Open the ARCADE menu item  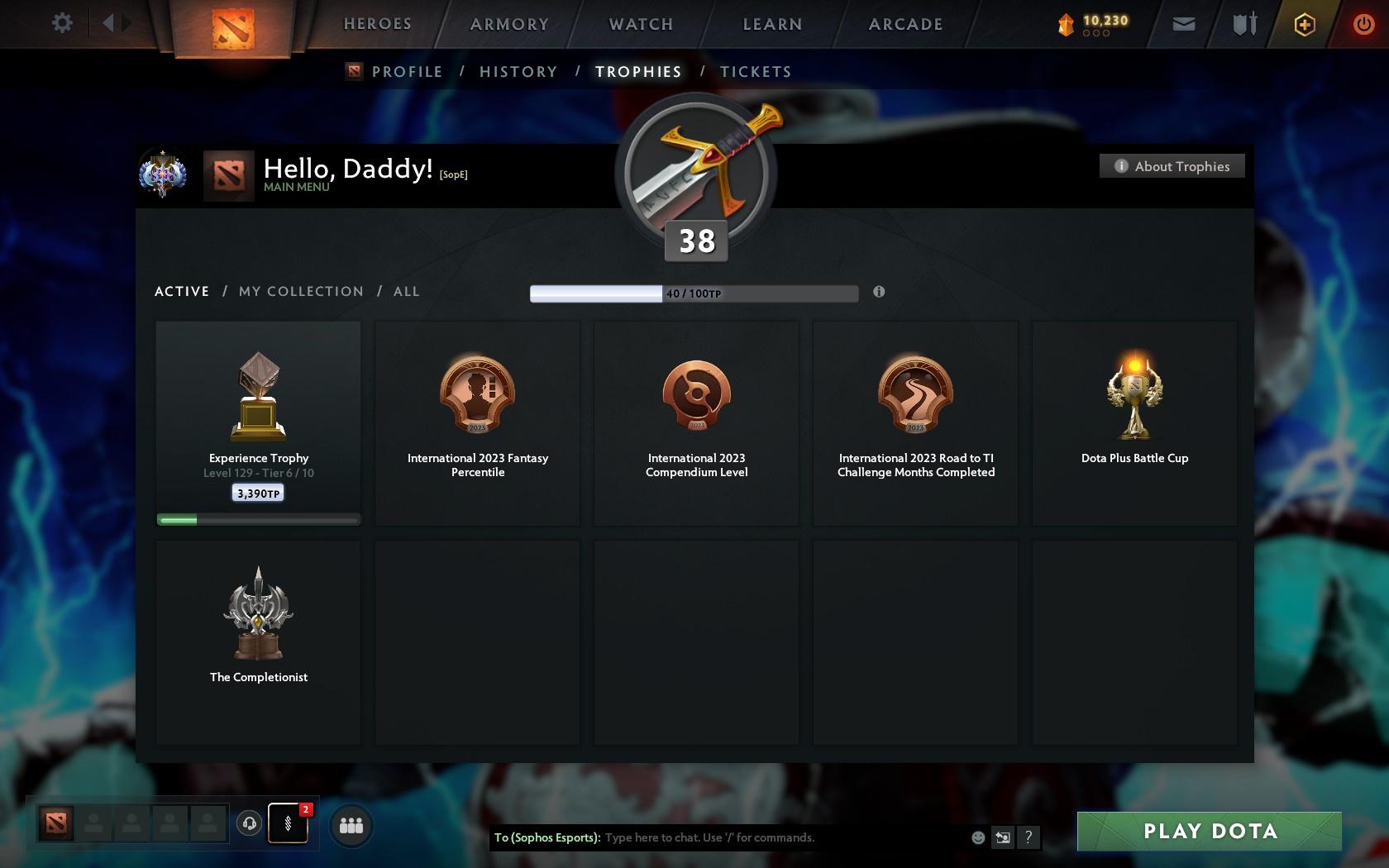coord(905,24)
